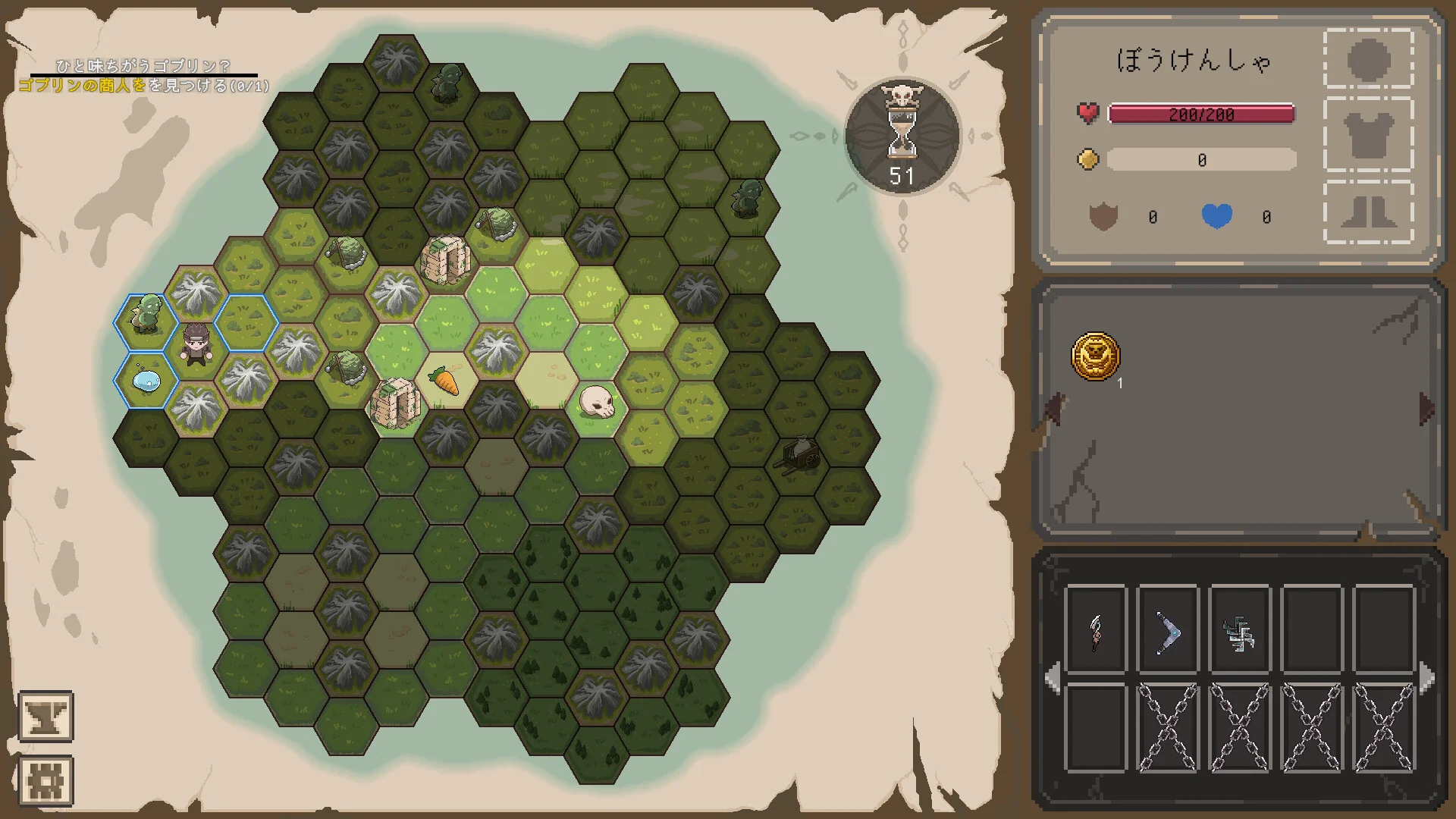Open the gear settings button
The width and height of the screenshot is (1456, 819).
(45, 780)
